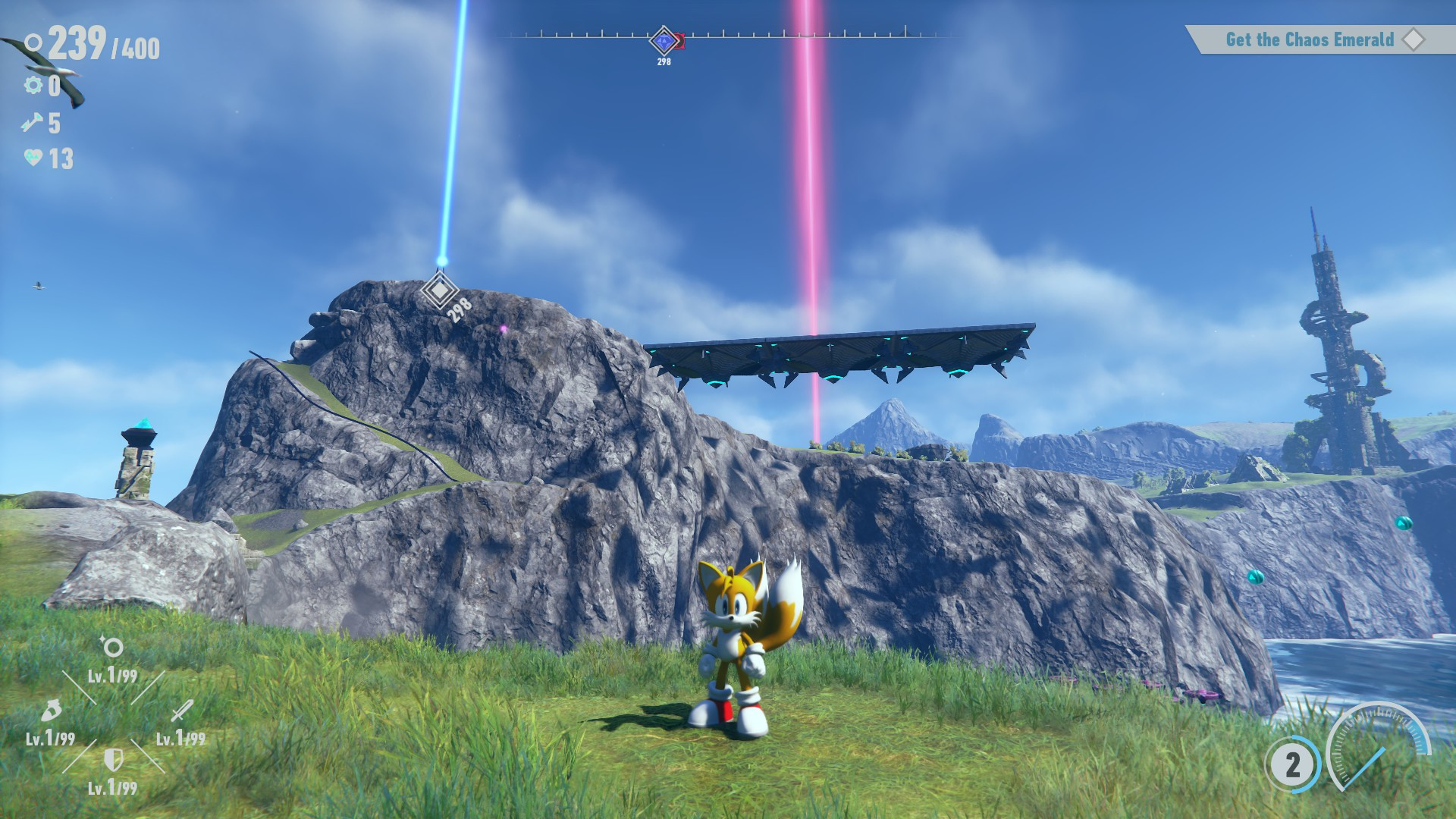Click the blue beacon diamond above the rock
The width and height of the screenshot is (1456, 819).
(441, 262)
